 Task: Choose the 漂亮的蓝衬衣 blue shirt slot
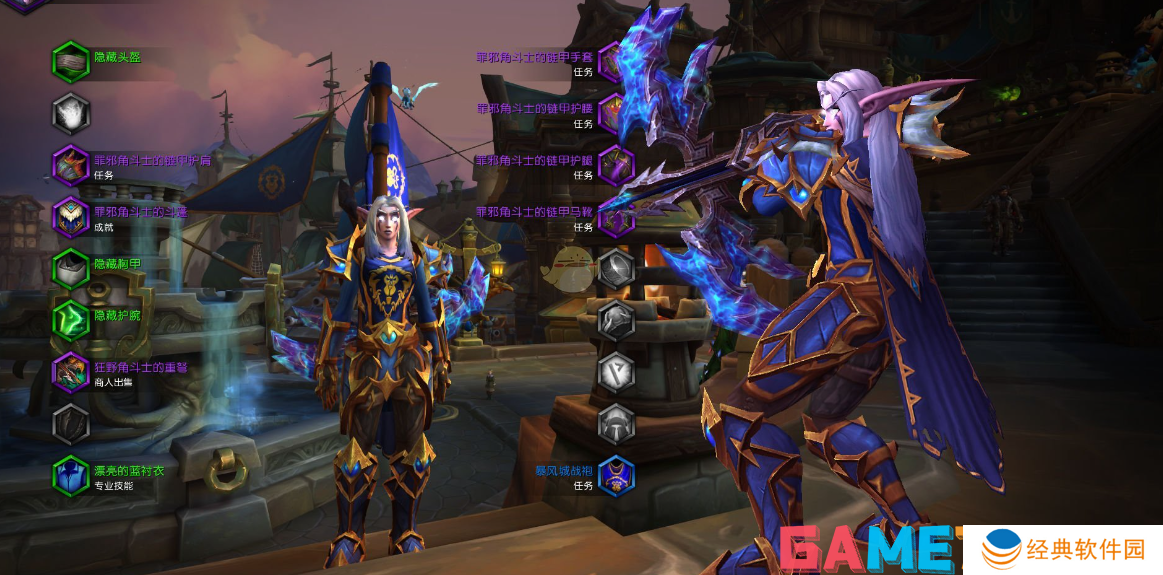coord(71,475)
